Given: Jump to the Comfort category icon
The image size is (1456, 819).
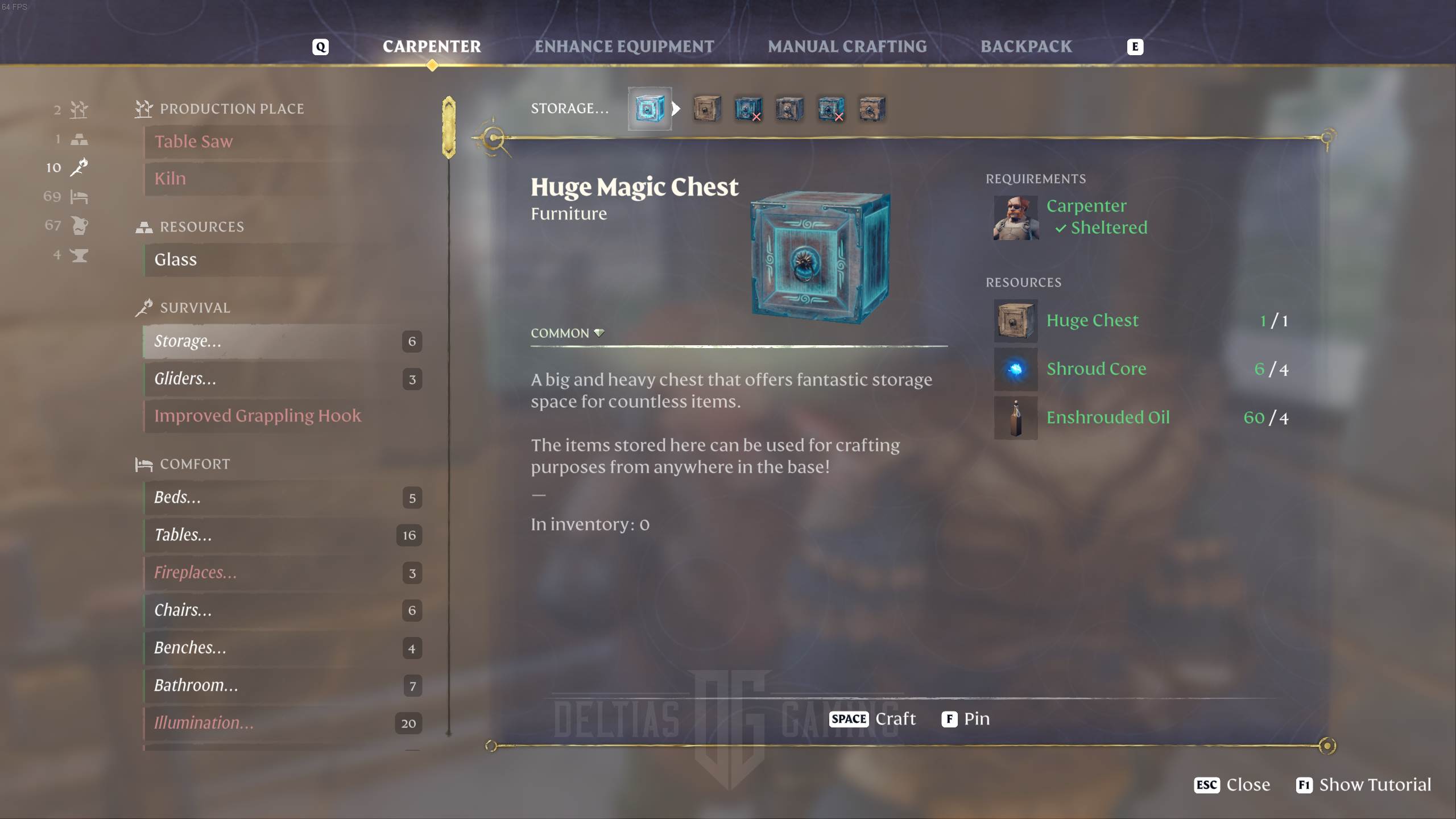Looking at the screenshot, I should 78,197.
